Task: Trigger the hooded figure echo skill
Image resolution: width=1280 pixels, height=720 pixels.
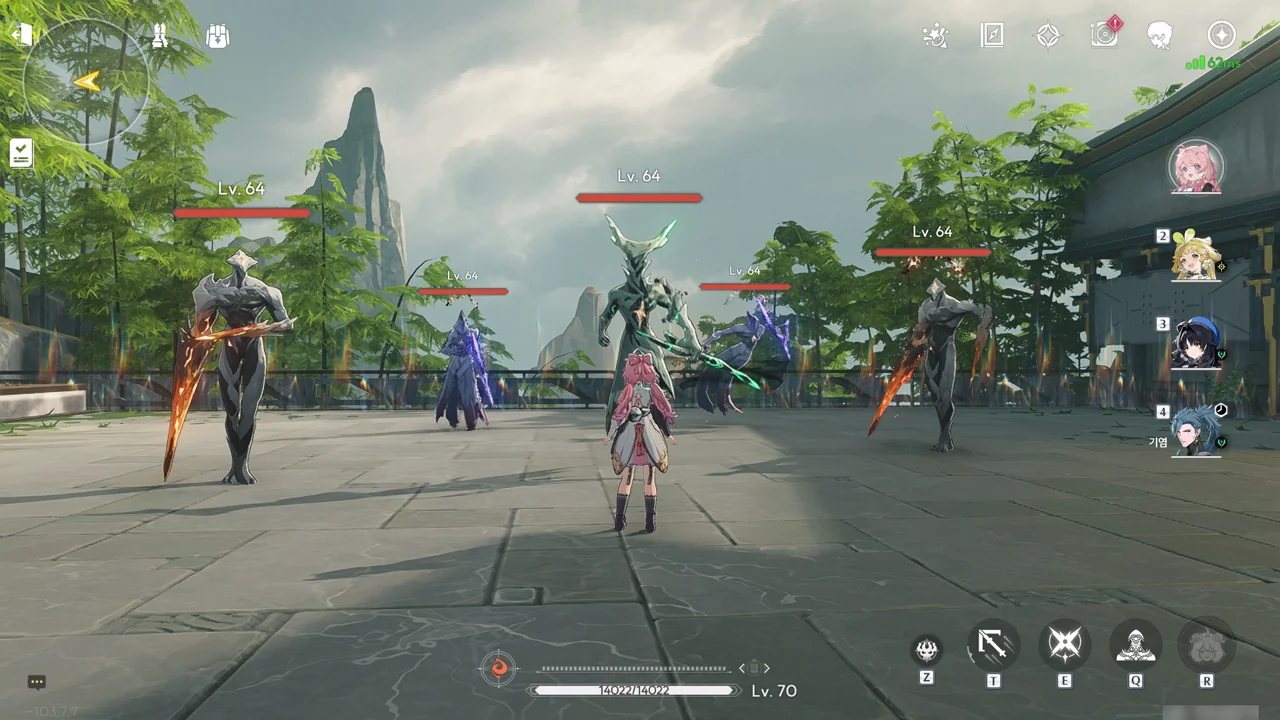Action: pyautogui.click(x=1135, y=645)
